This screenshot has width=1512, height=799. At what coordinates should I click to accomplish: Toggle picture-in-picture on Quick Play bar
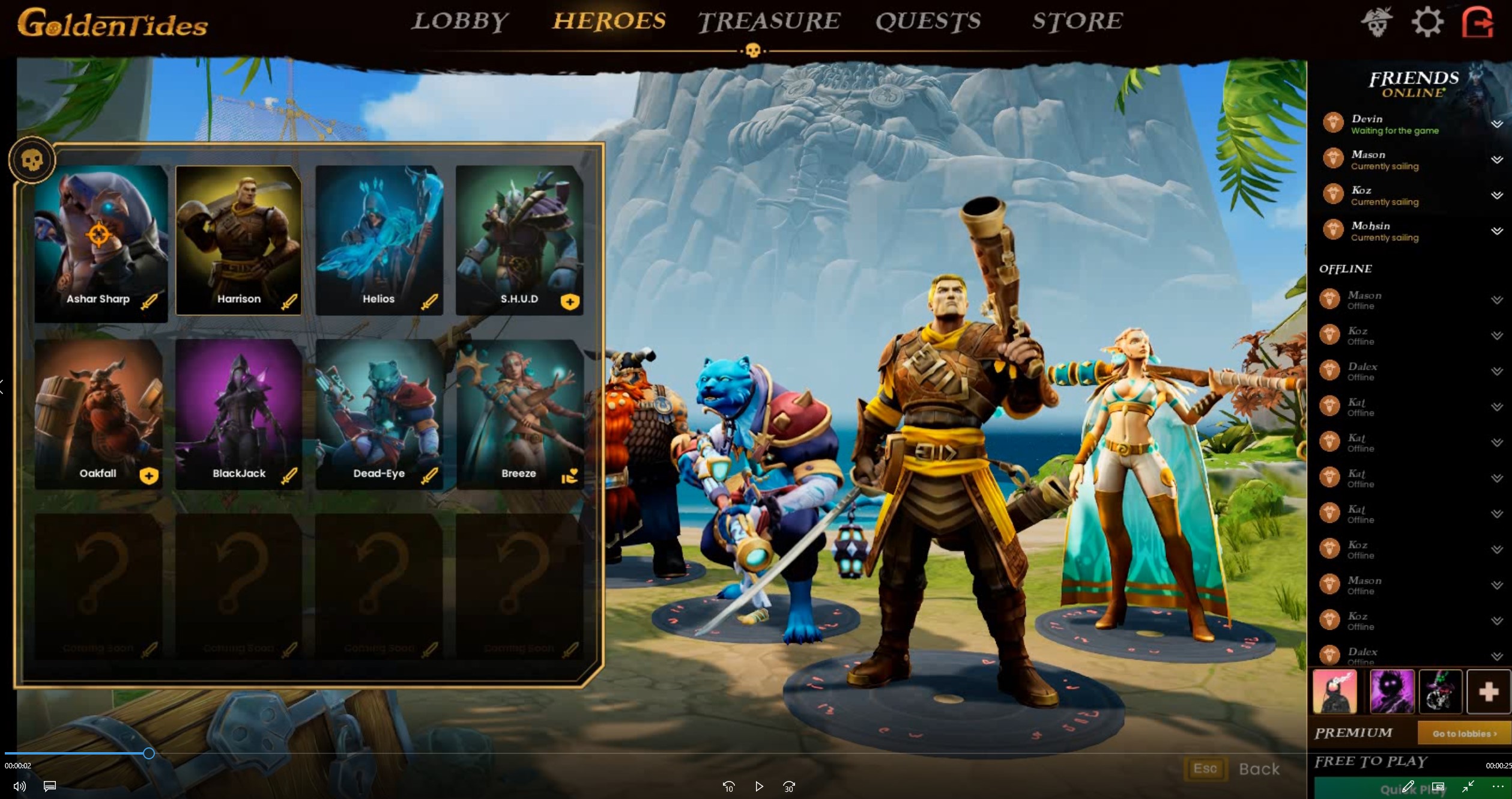(x=1439, y=786)
